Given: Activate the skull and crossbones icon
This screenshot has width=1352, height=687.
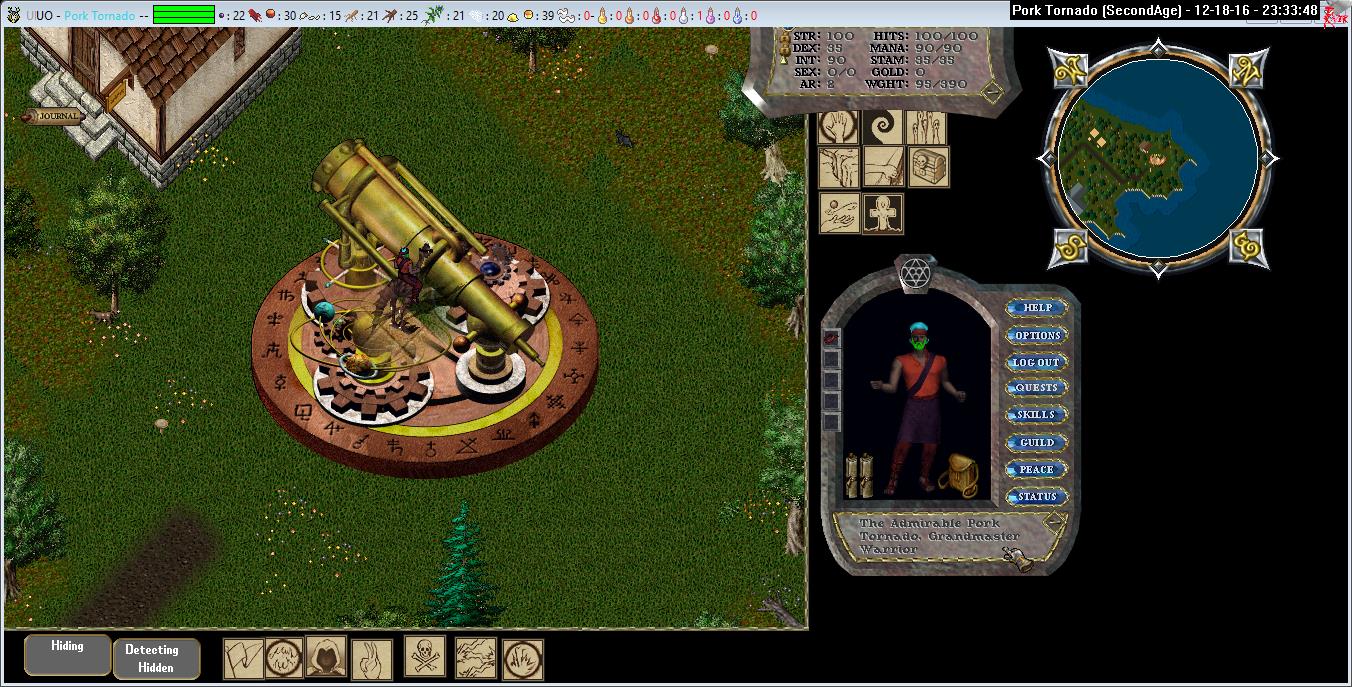Looking at the screenshot, I should 425,657.
